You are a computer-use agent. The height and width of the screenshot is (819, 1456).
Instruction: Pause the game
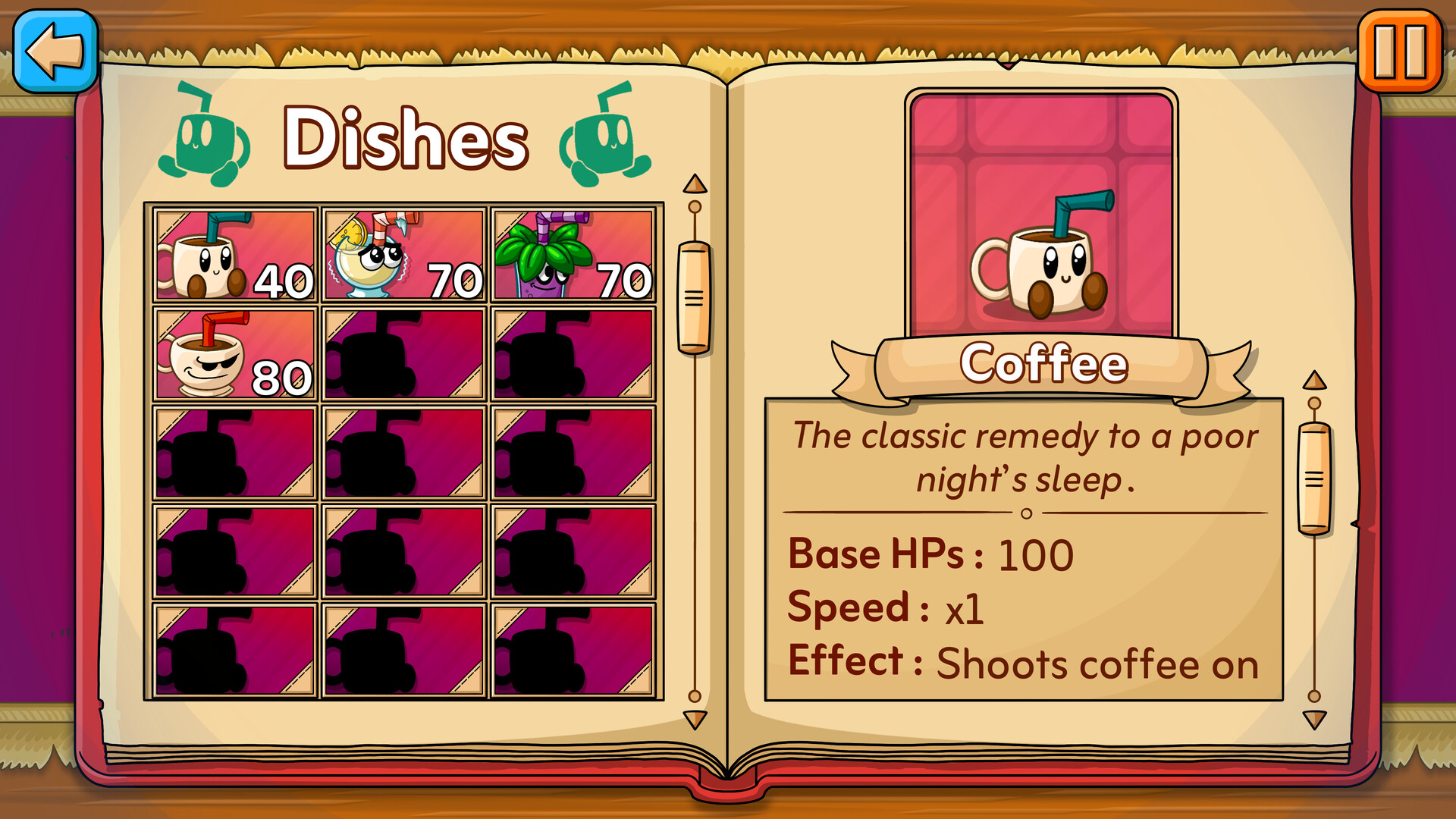click(x=1399, y=52)
